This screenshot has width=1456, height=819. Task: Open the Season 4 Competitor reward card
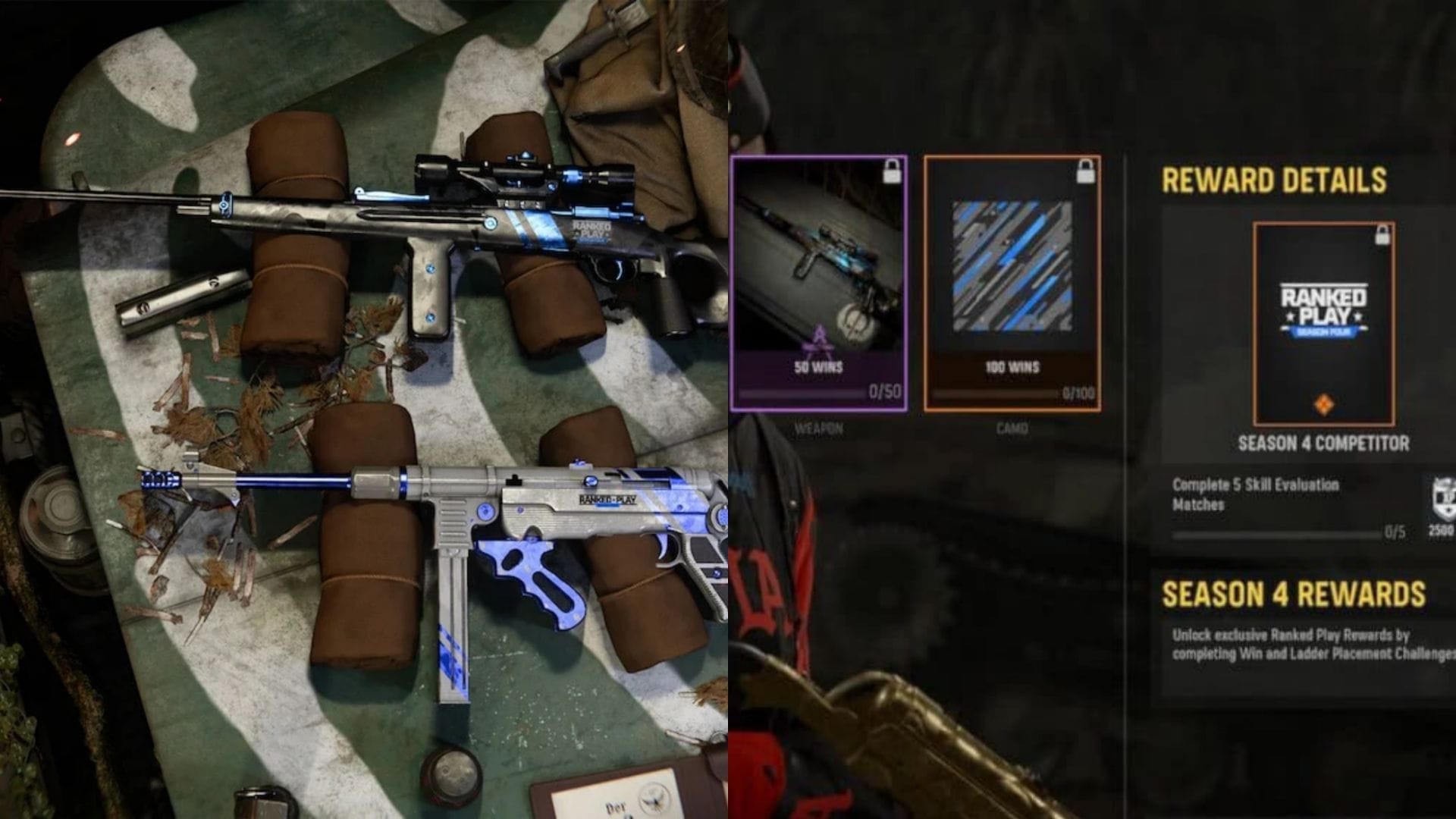1323,324
